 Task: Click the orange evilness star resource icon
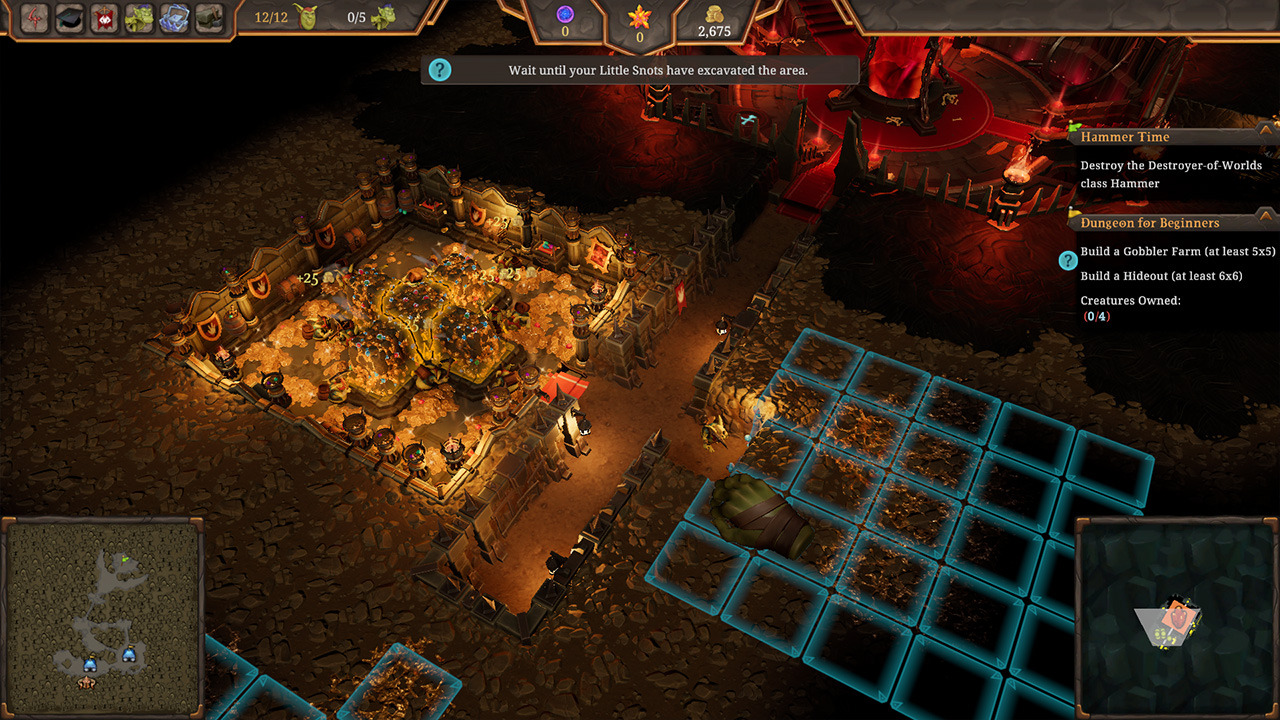(x=639, y=16)
